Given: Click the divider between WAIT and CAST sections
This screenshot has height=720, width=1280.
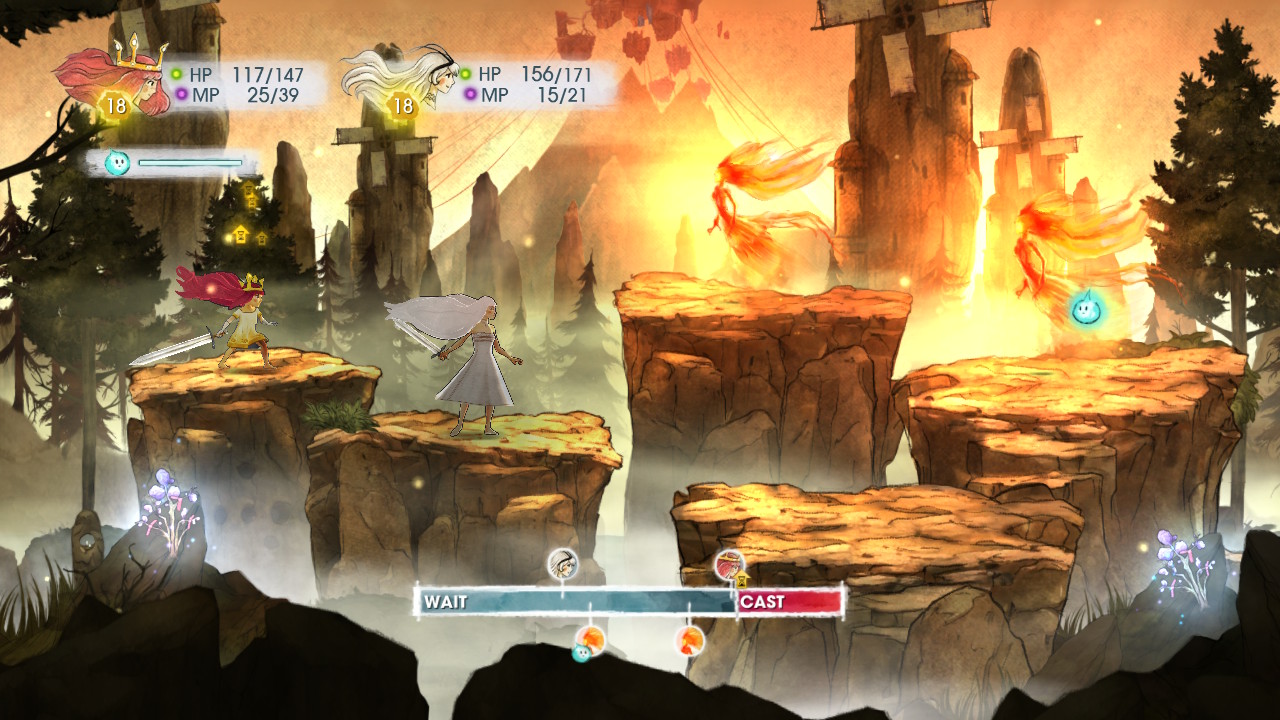Looking at the screenshot, I should (x=735, y=600).
